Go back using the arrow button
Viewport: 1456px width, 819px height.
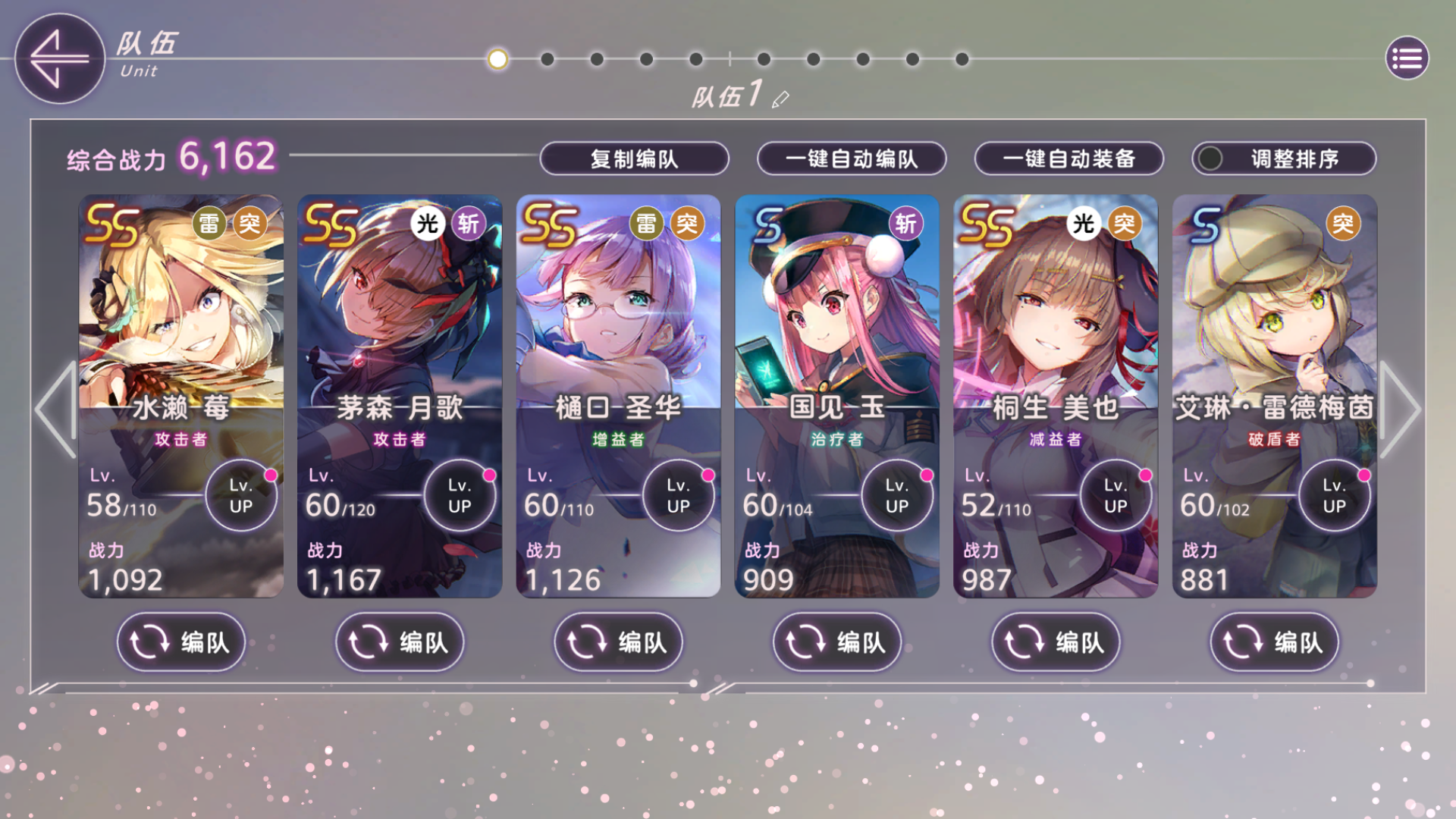(x=59, y=58)
